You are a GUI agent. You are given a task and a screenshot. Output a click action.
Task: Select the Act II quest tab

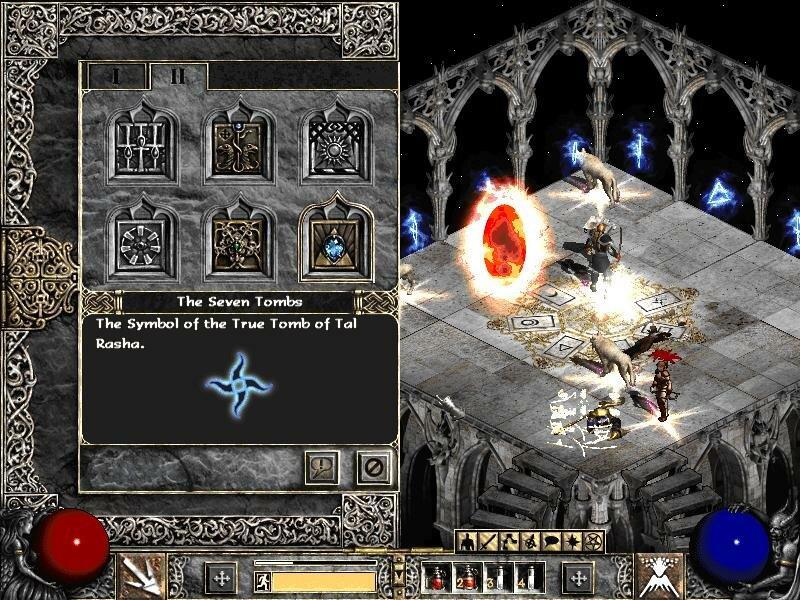click(177, 75)
